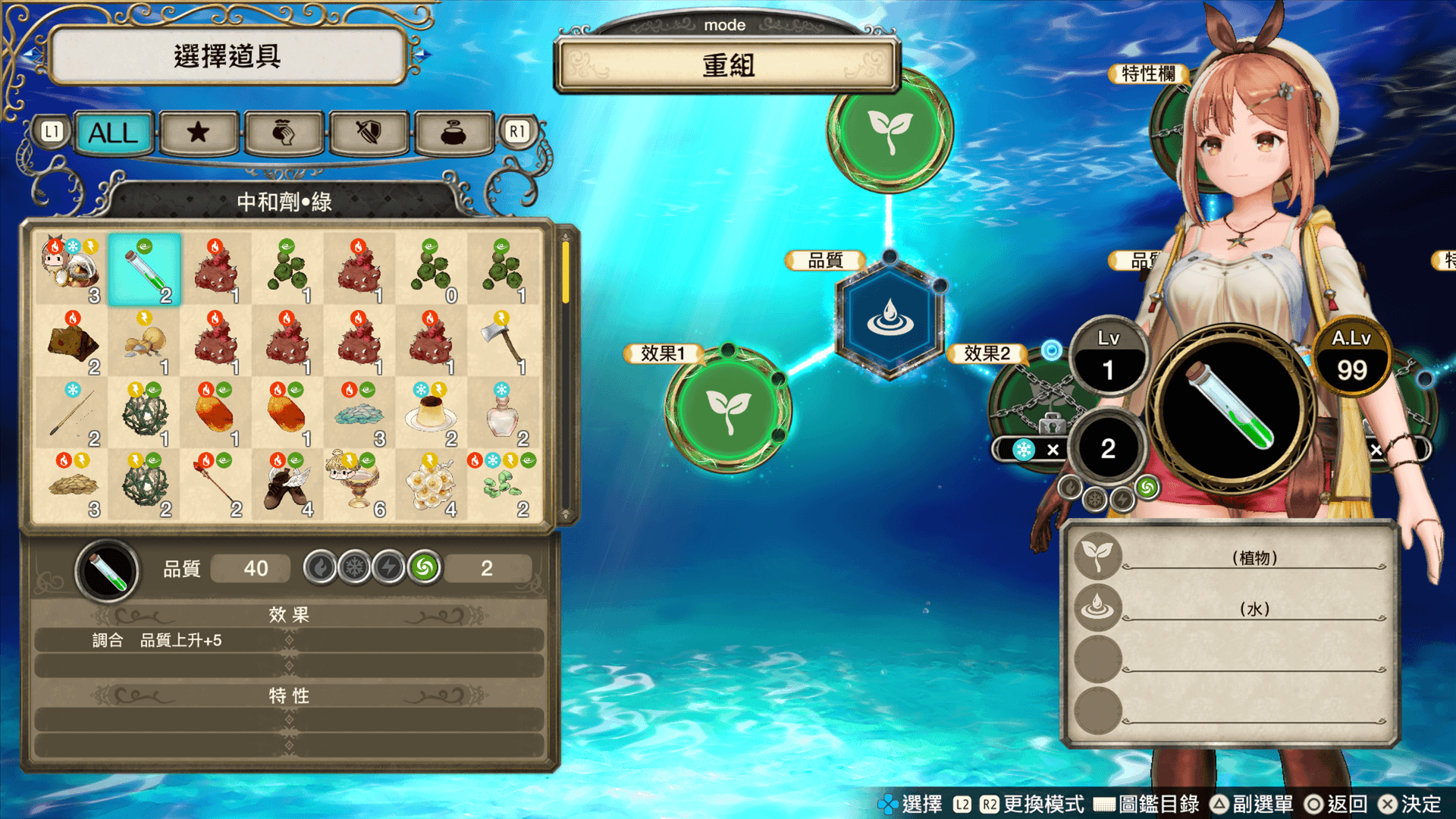Select the fishing rod item
This screenshot has width=1456, height=819.
[x=73, y=413]
